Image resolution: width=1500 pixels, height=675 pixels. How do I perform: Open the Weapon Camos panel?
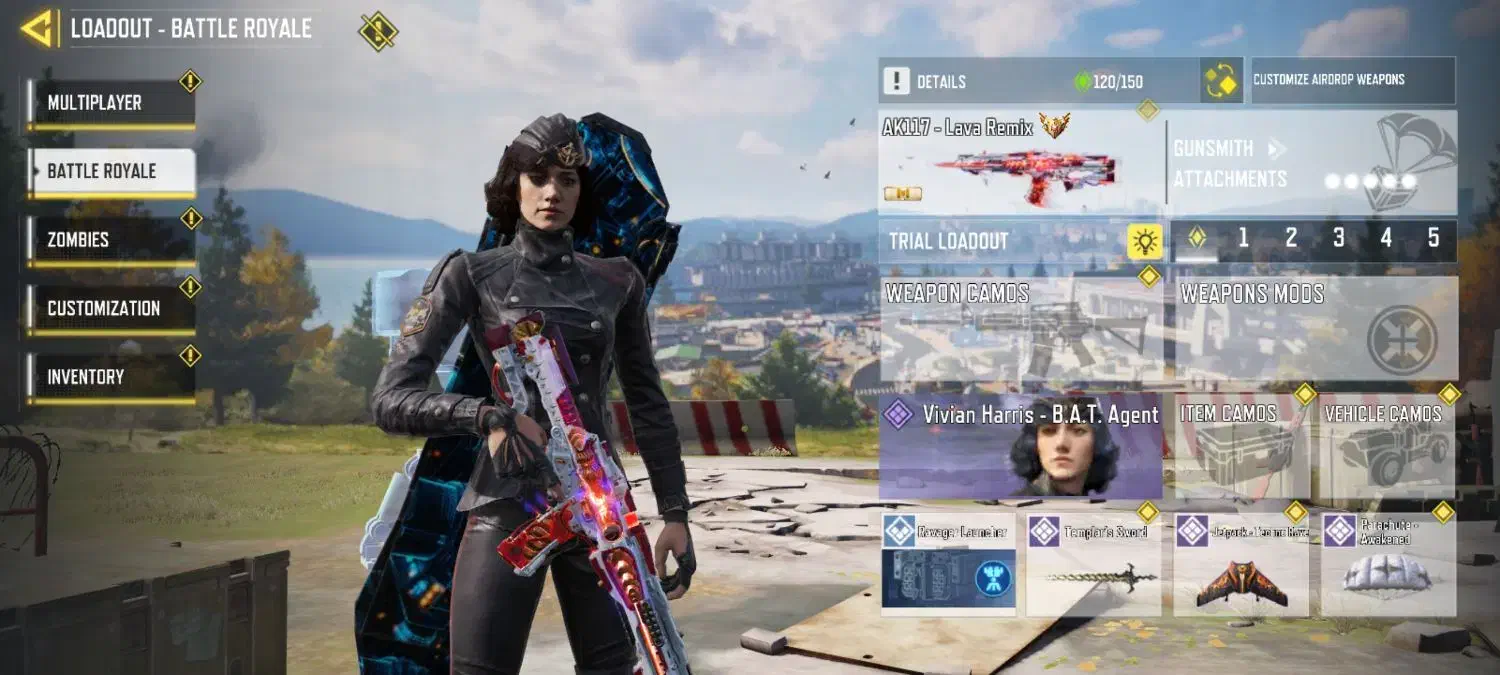click(1021, 330)
